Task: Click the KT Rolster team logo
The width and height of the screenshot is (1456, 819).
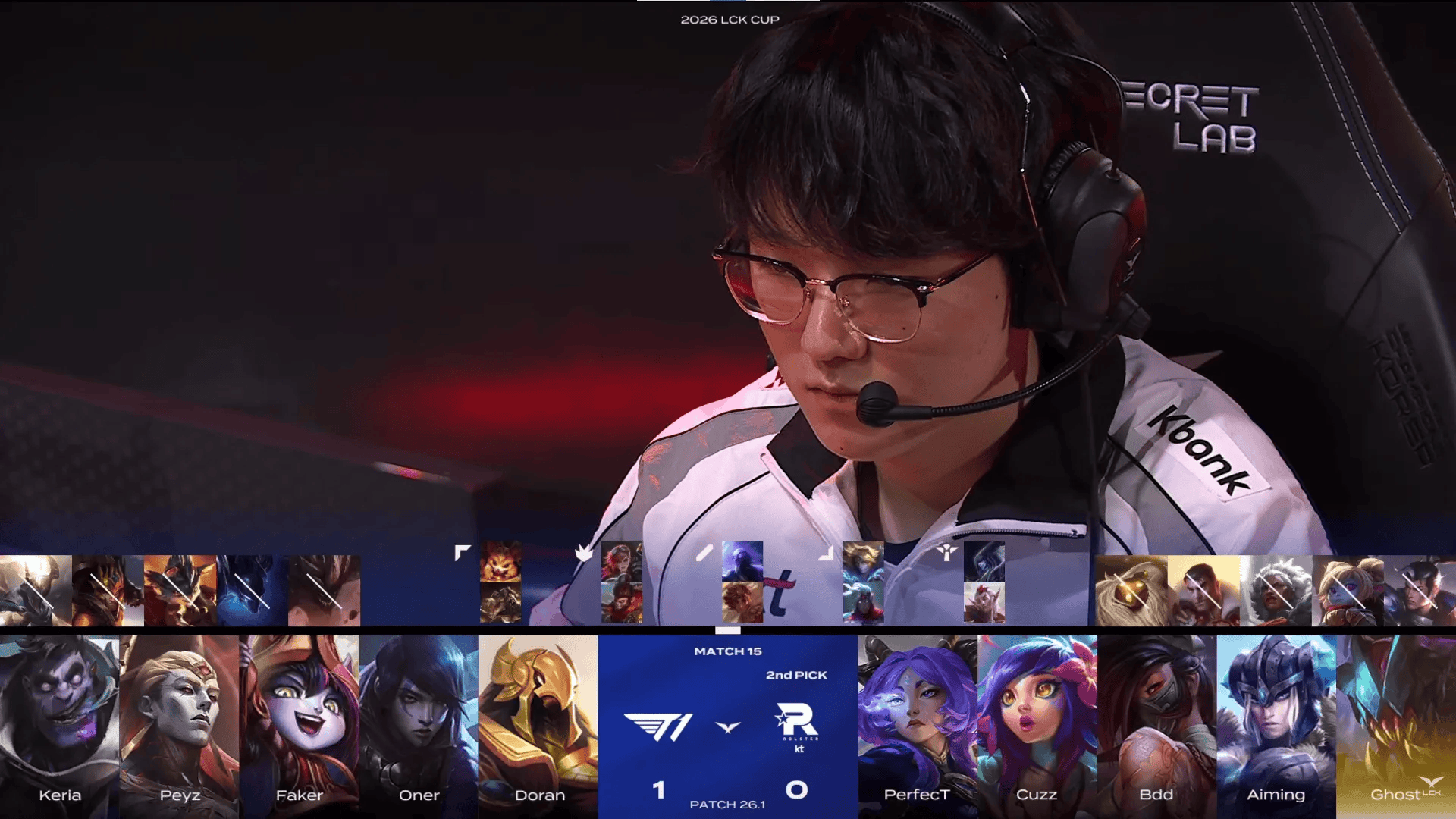Action: pyautogui.click(x=797, y=726)
